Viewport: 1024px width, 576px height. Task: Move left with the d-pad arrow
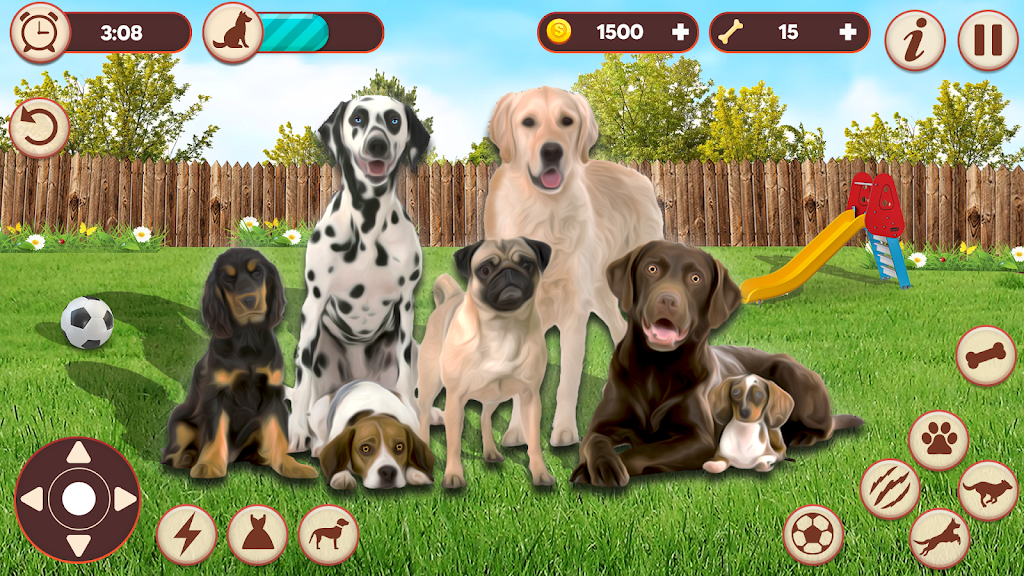tap(33, 499)
